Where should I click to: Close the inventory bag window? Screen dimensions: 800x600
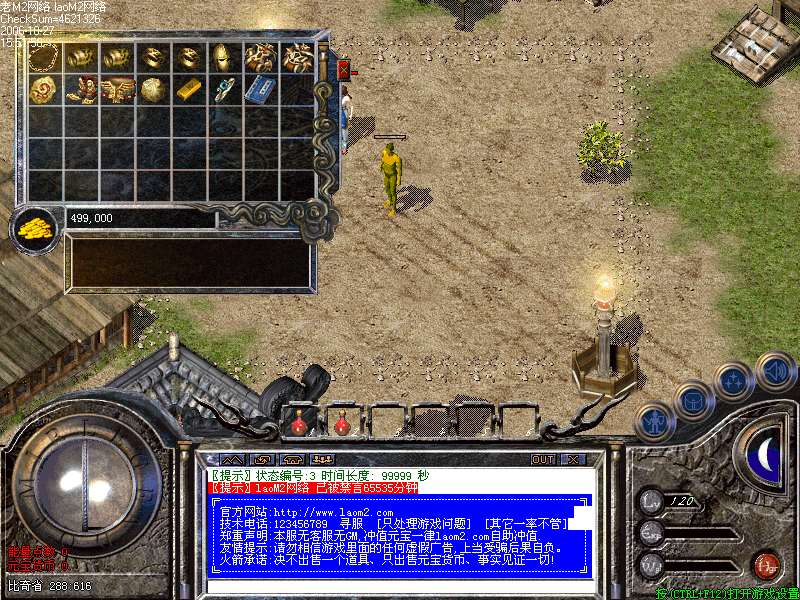pos(344,70)
